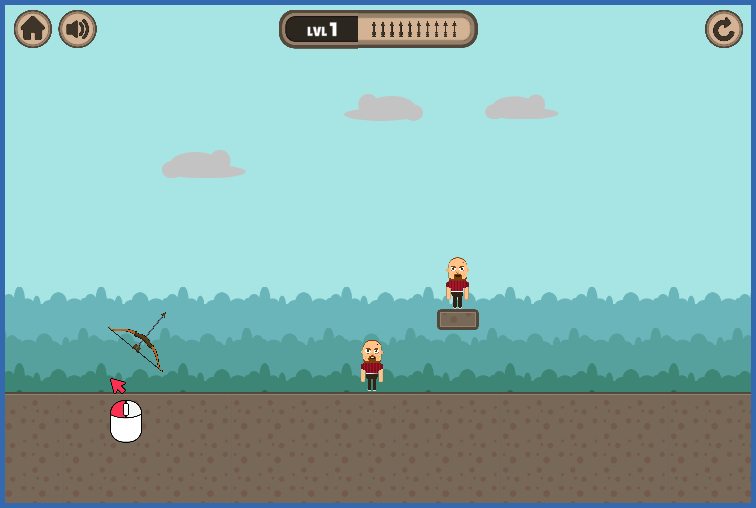Restart the level with the circular arrow

tap(723, 29)
